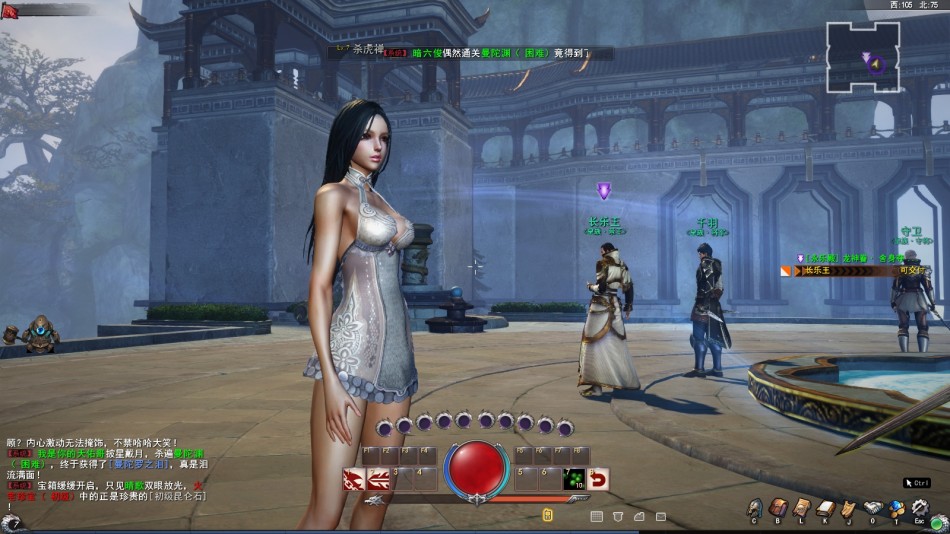The width and height of the screenshot is (950, 534).
Task: Open the handshake social icon
Action: (x=872, y=509)
